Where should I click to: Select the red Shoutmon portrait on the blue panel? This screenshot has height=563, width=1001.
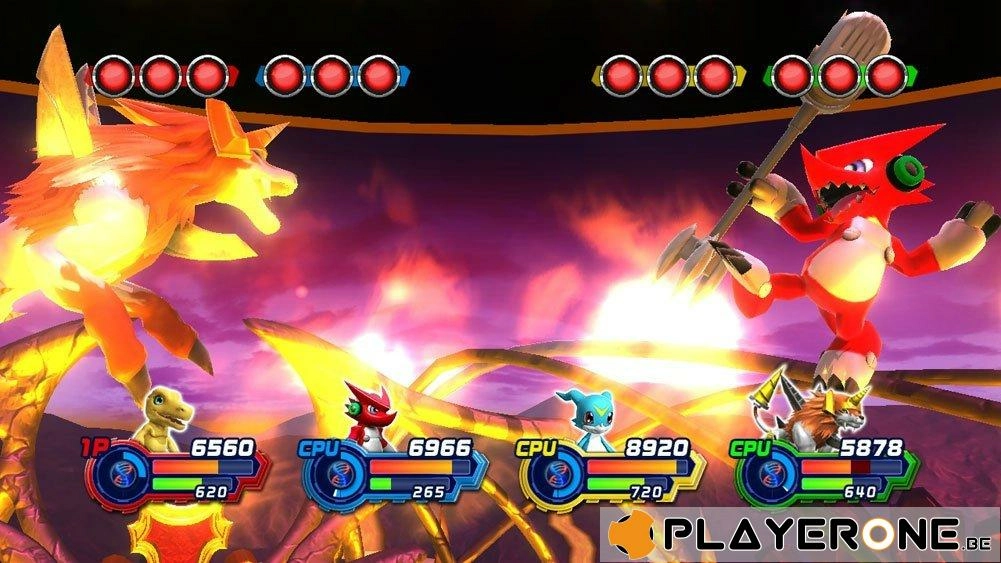pyautogui.click(x=365, y=413)
